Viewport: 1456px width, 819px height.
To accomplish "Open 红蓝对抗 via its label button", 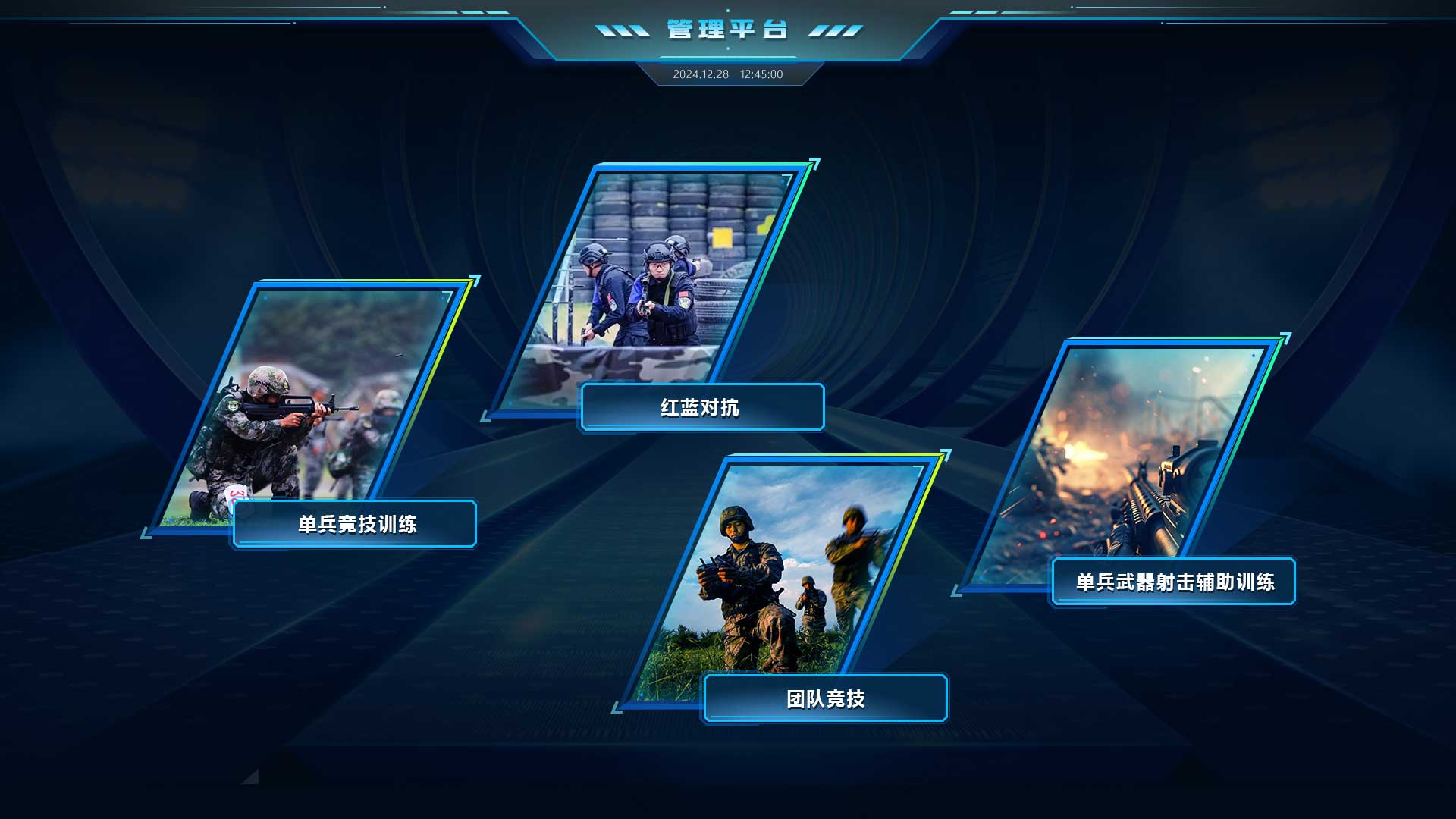I will coord(702,407).
